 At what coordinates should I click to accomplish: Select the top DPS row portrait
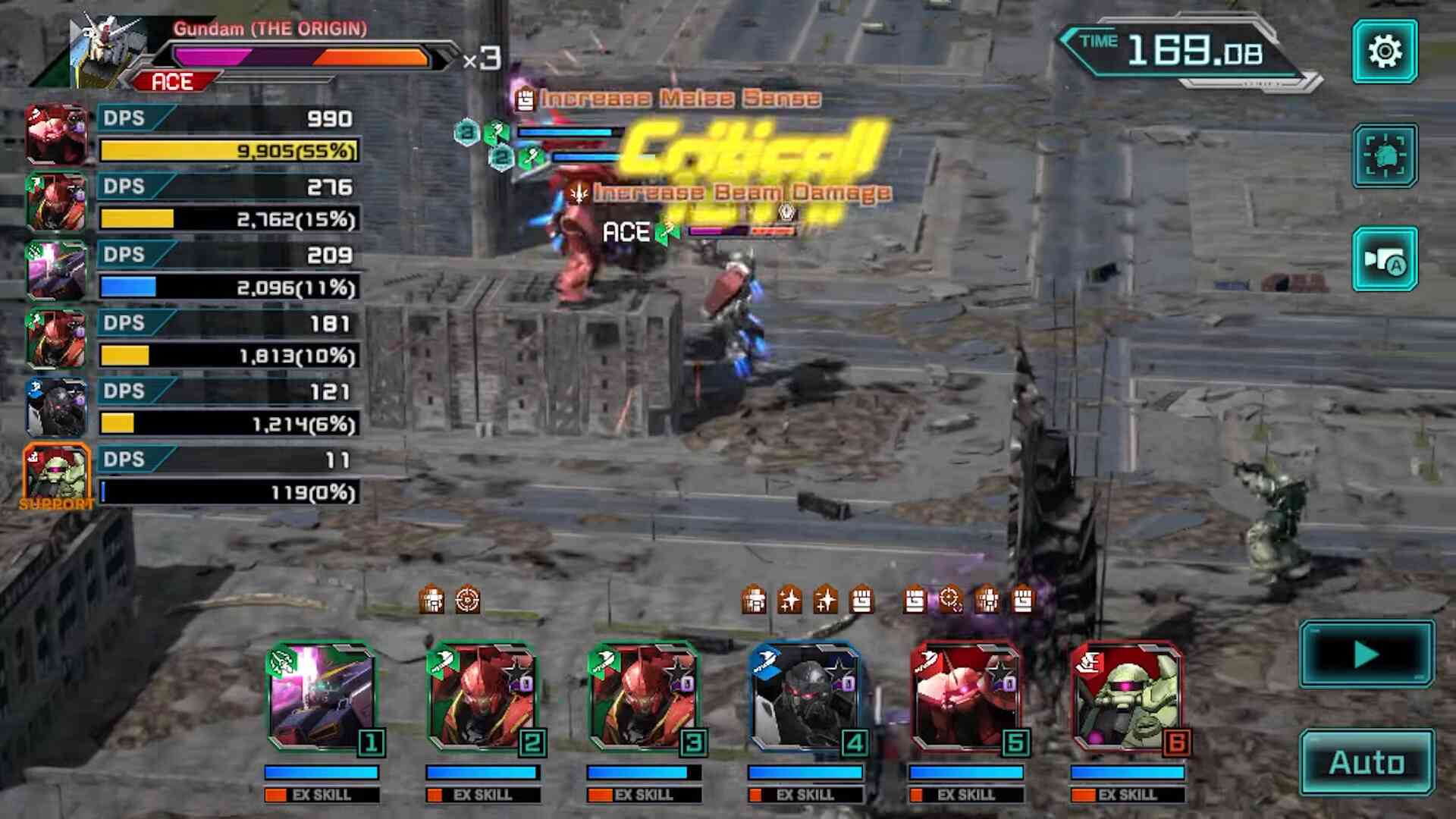click(56, 134)
